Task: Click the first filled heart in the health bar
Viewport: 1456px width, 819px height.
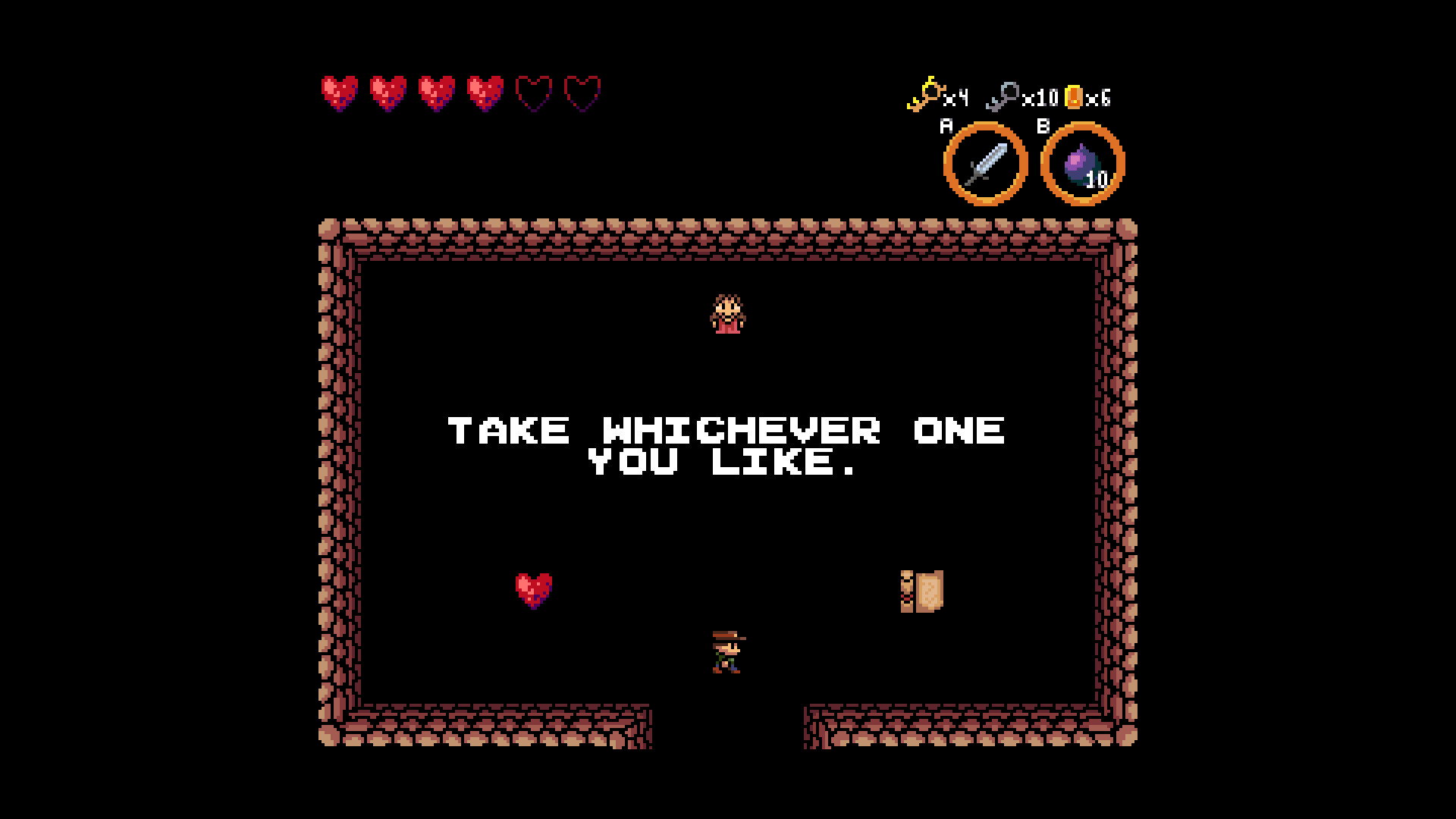Action: pos(339,92)
